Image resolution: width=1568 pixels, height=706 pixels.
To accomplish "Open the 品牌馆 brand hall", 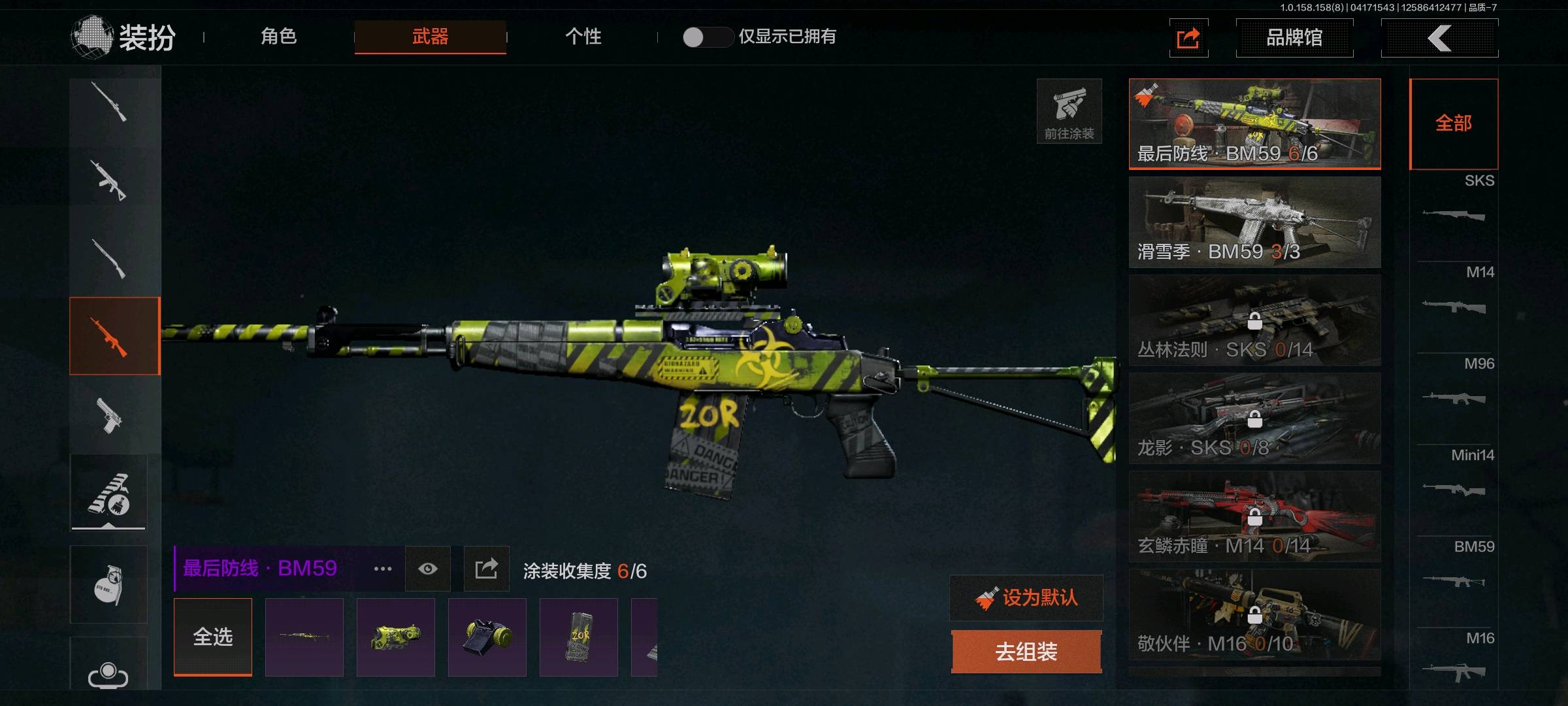I will click(x=1294, y=38).
